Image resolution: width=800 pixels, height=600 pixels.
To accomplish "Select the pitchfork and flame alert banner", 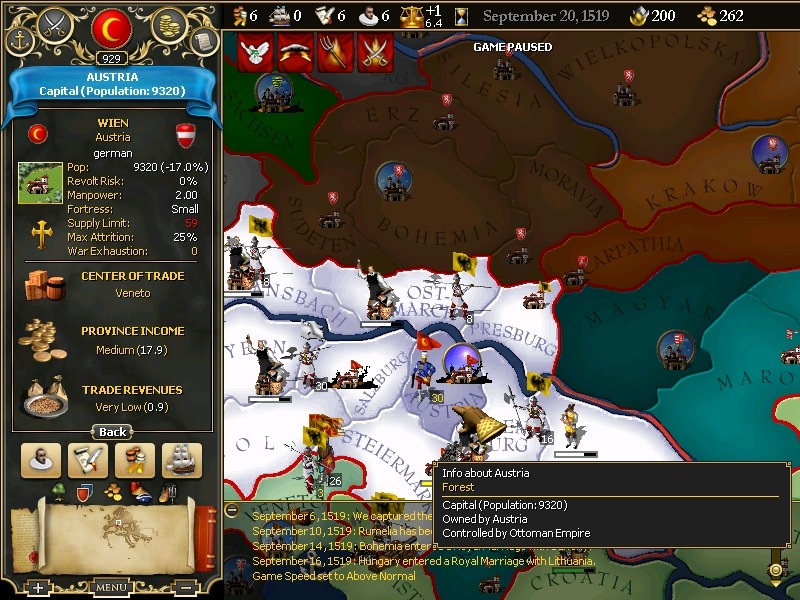I will [x=335, y=51].
